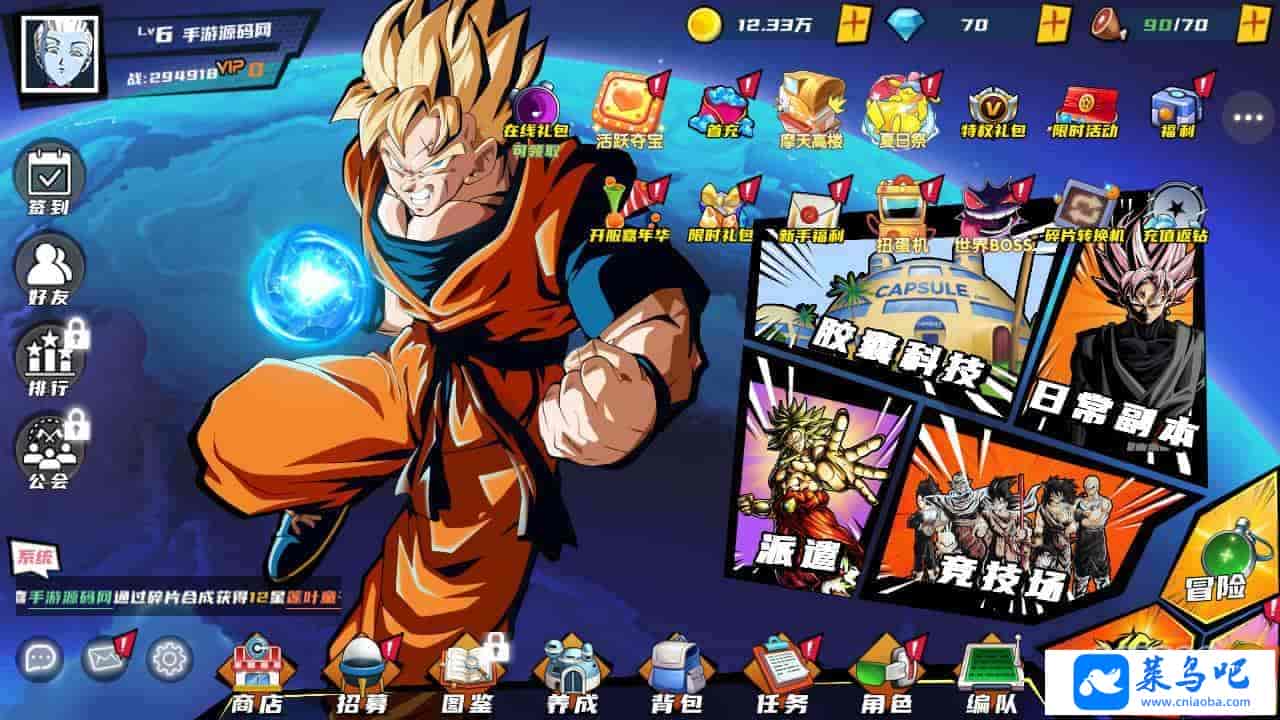Expand the three-dots more menu
Screen dimensions: 1280x720
coord(1248,117)
